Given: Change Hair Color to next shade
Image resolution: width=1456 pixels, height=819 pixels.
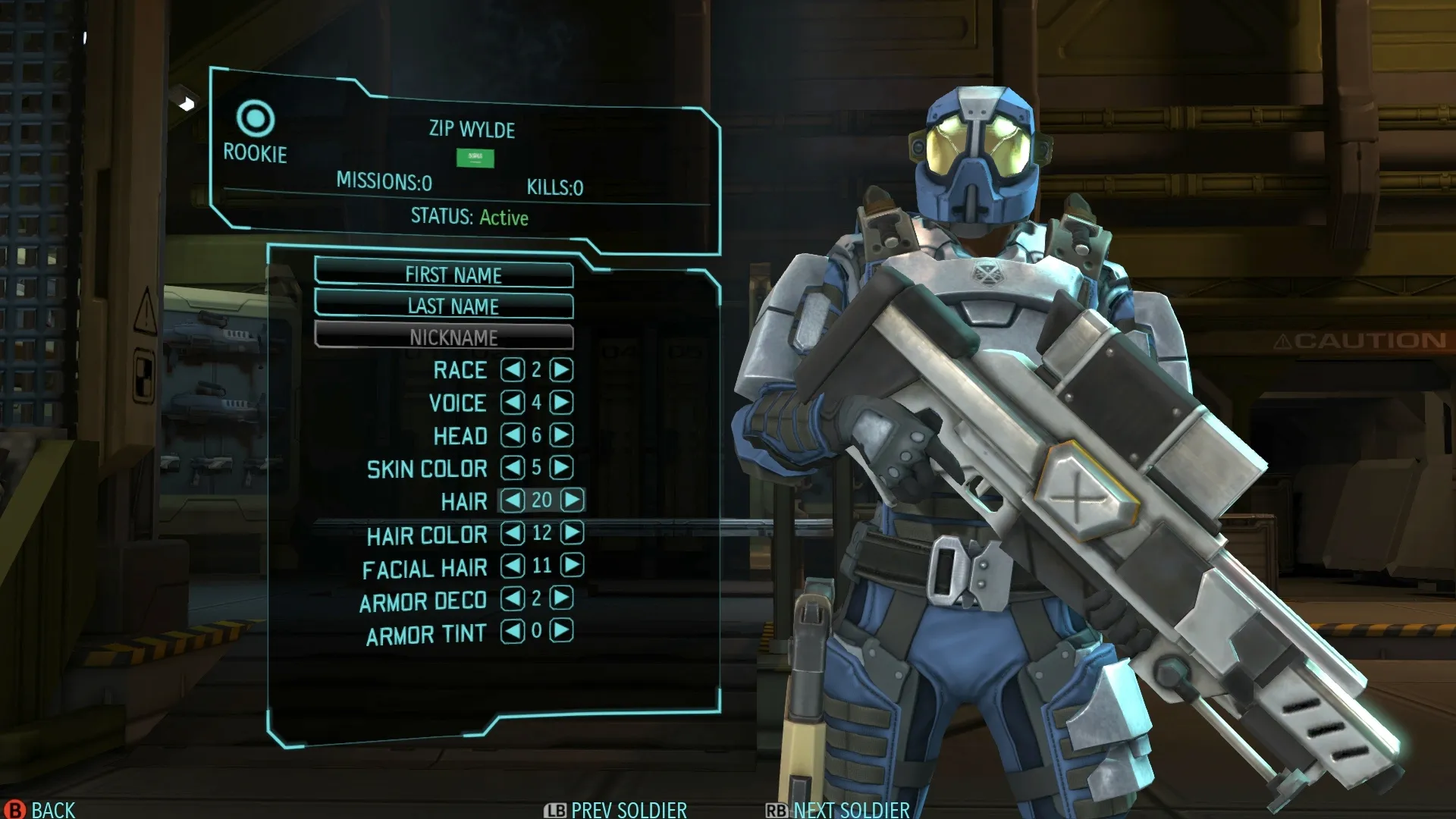Looking at the screenshot, I should click(x=573, y=533).
